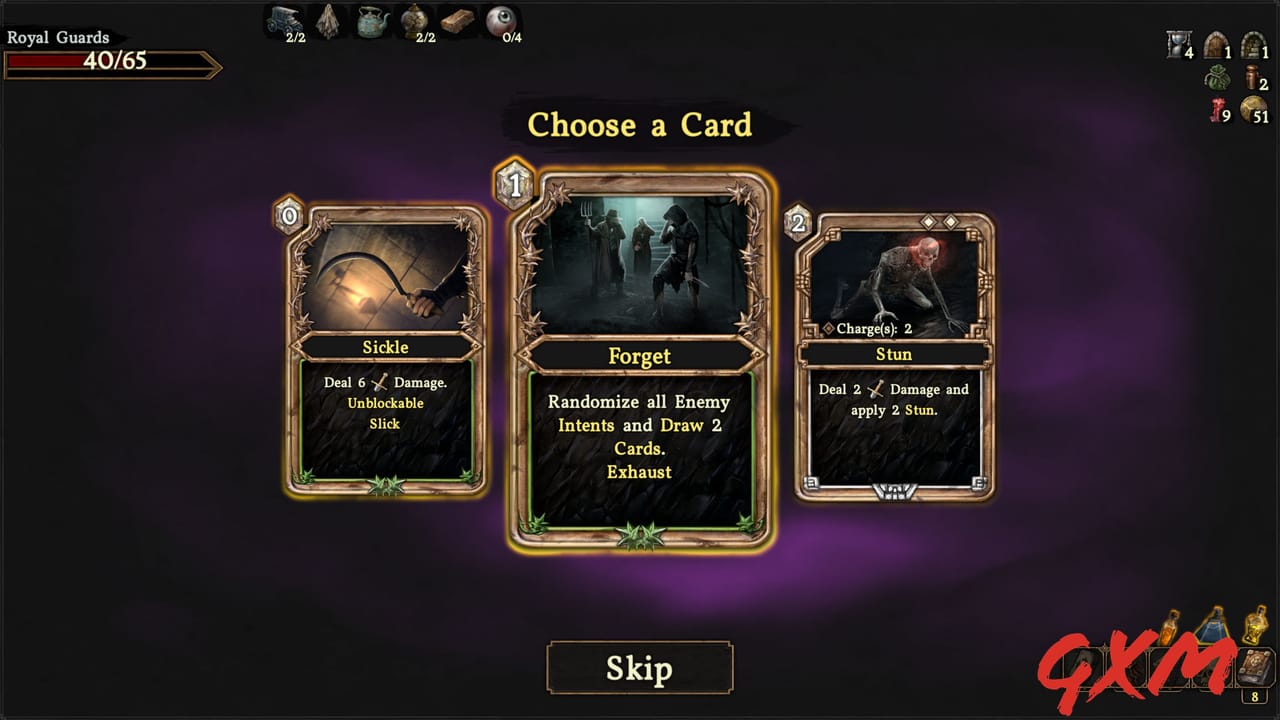Select the glowing yellow potion
This screenshot has width=1280, height=720.
coord(1255,624)
